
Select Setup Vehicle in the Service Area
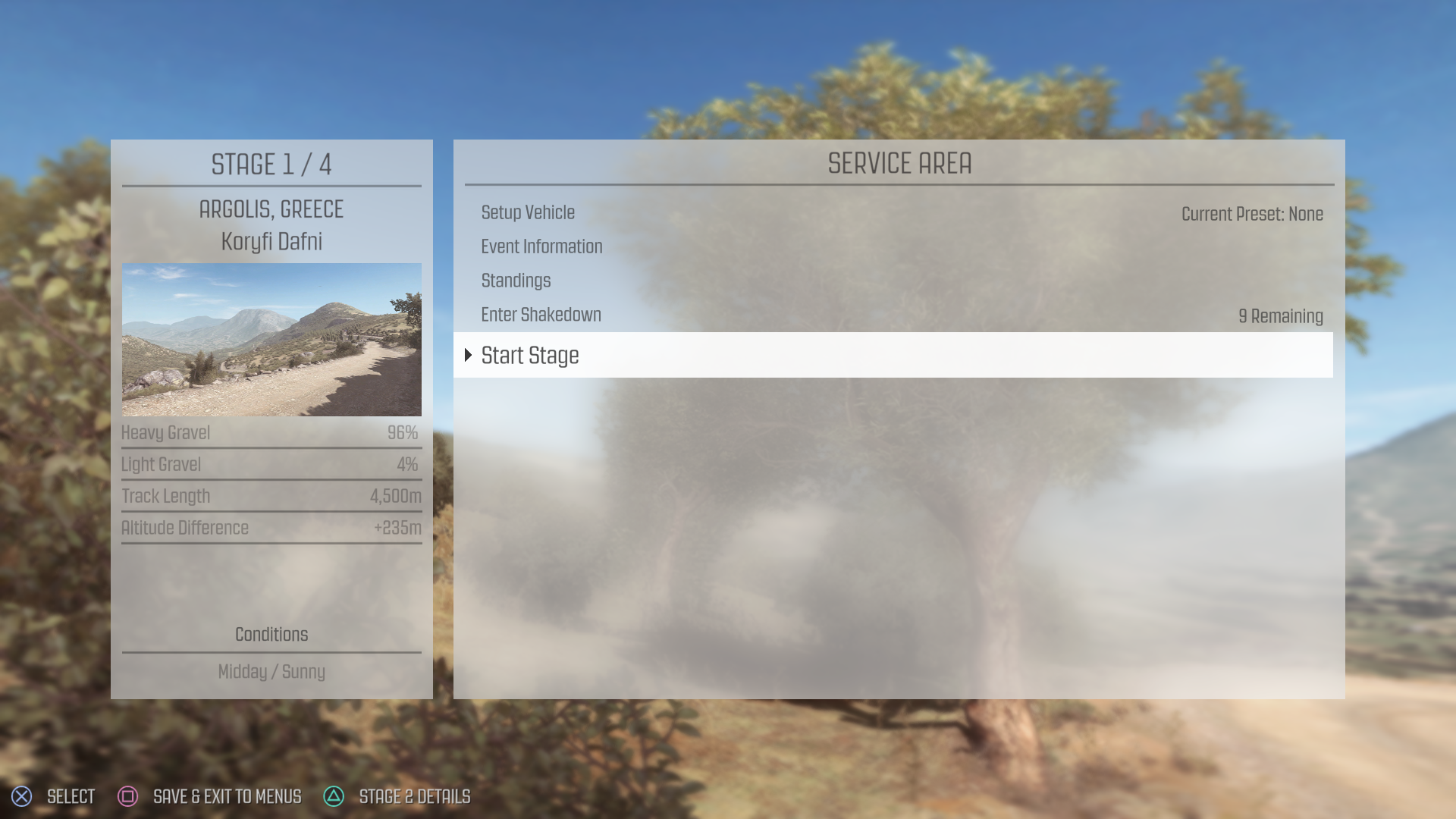point(528,213)
